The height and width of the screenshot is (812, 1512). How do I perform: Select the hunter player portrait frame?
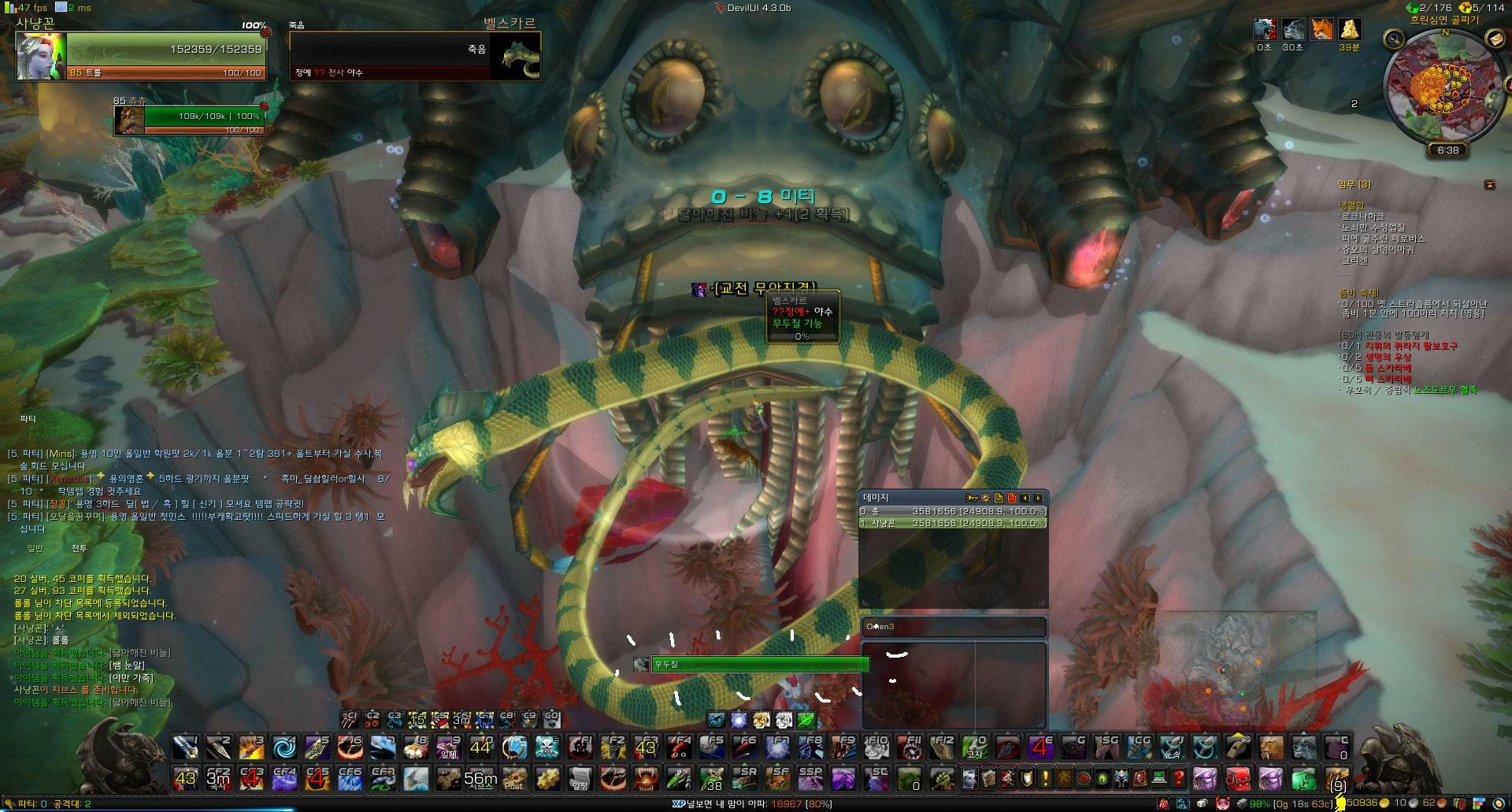(39, 56)
